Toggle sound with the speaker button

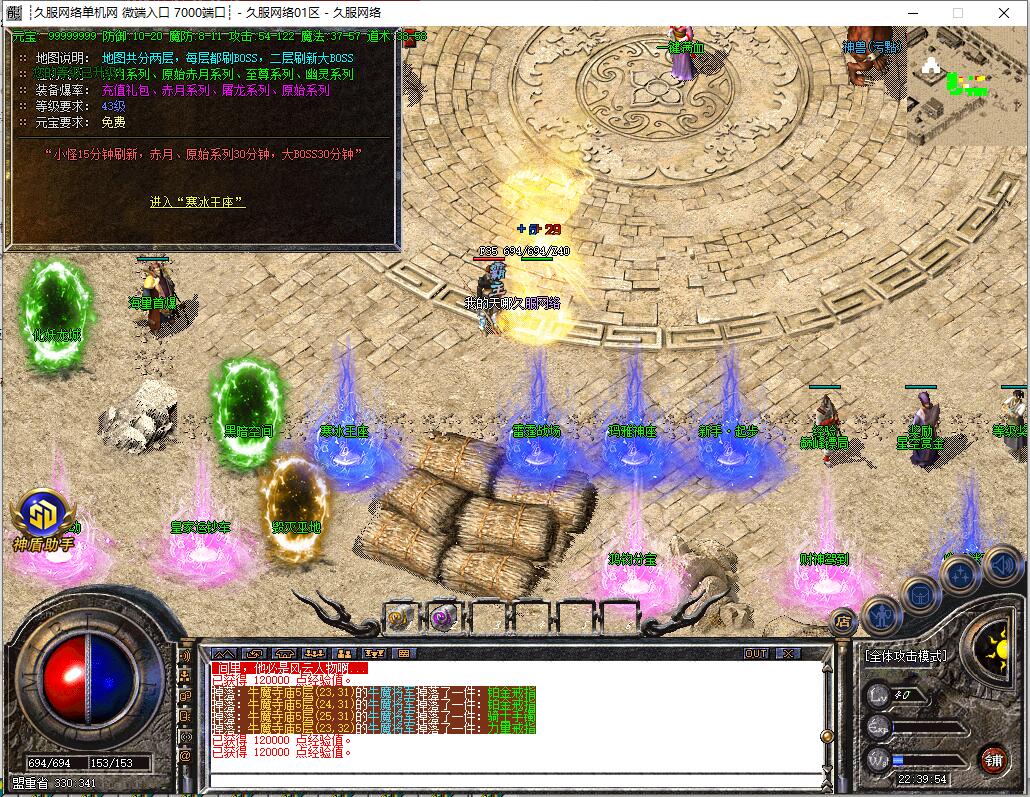click(1002, 566)
